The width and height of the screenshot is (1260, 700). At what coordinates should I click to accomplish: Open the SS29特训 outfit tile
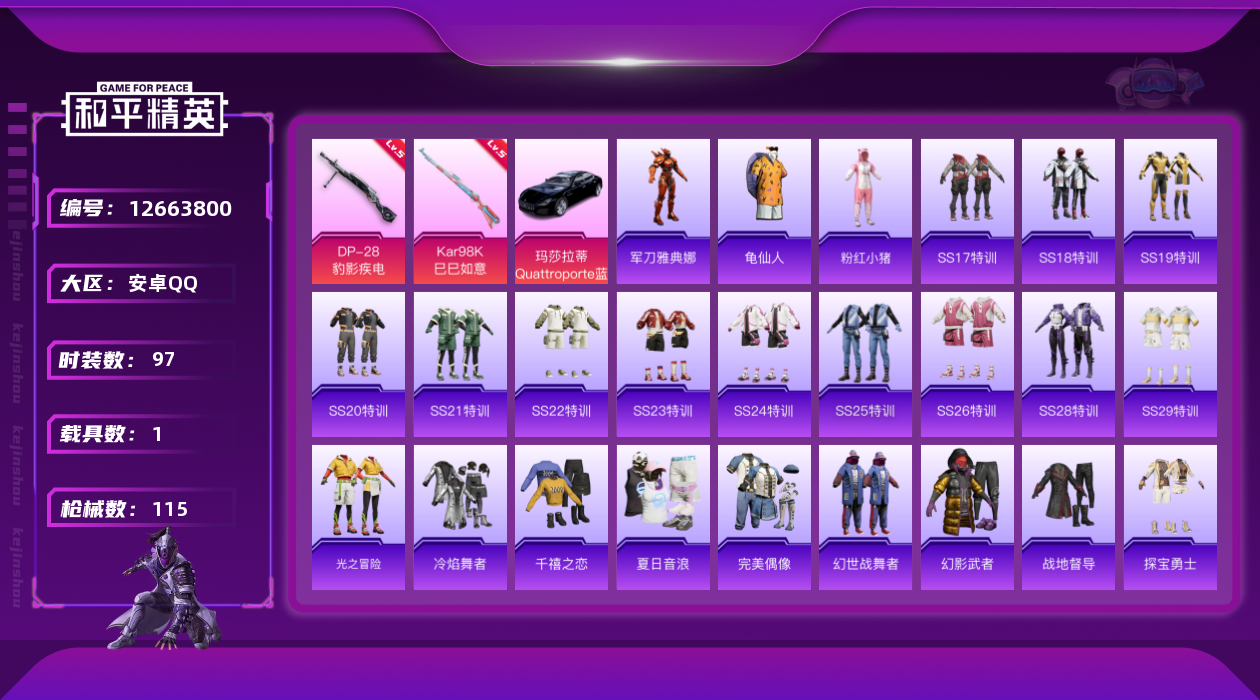(x=1170, y=364)
